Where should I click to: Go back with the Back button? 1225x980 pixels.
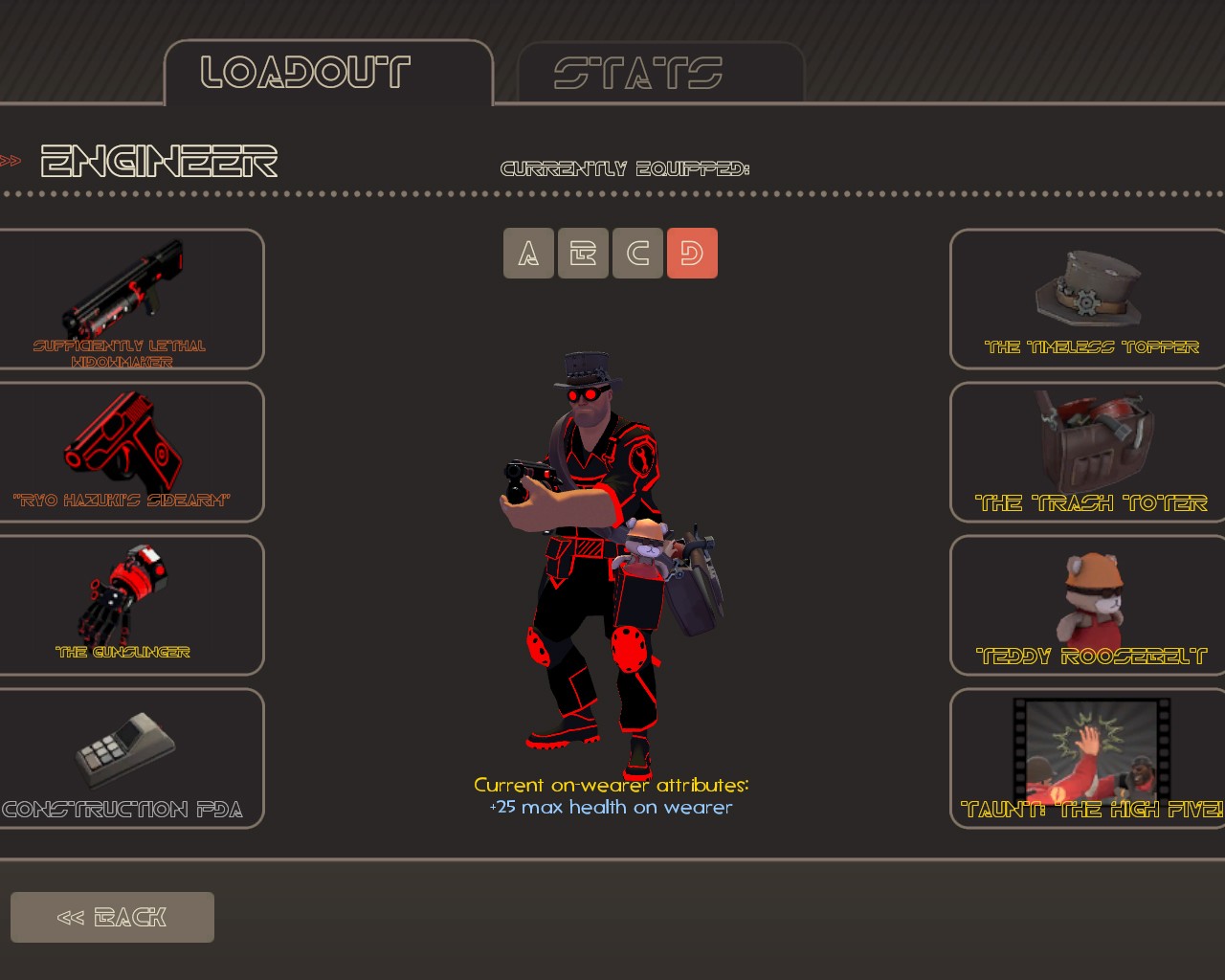[112, 917]
